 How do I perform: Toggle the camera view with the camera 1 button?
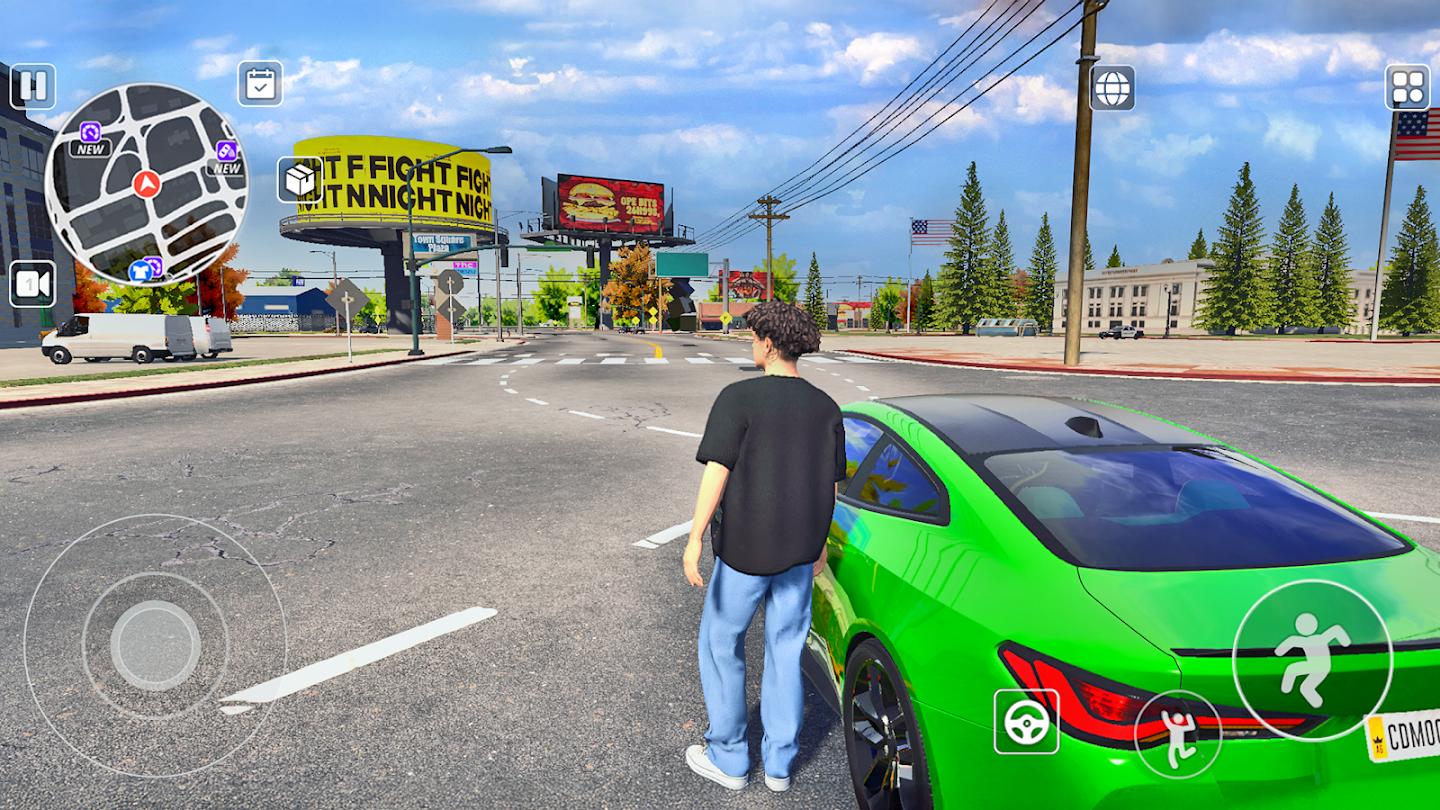tap(33, 282)
